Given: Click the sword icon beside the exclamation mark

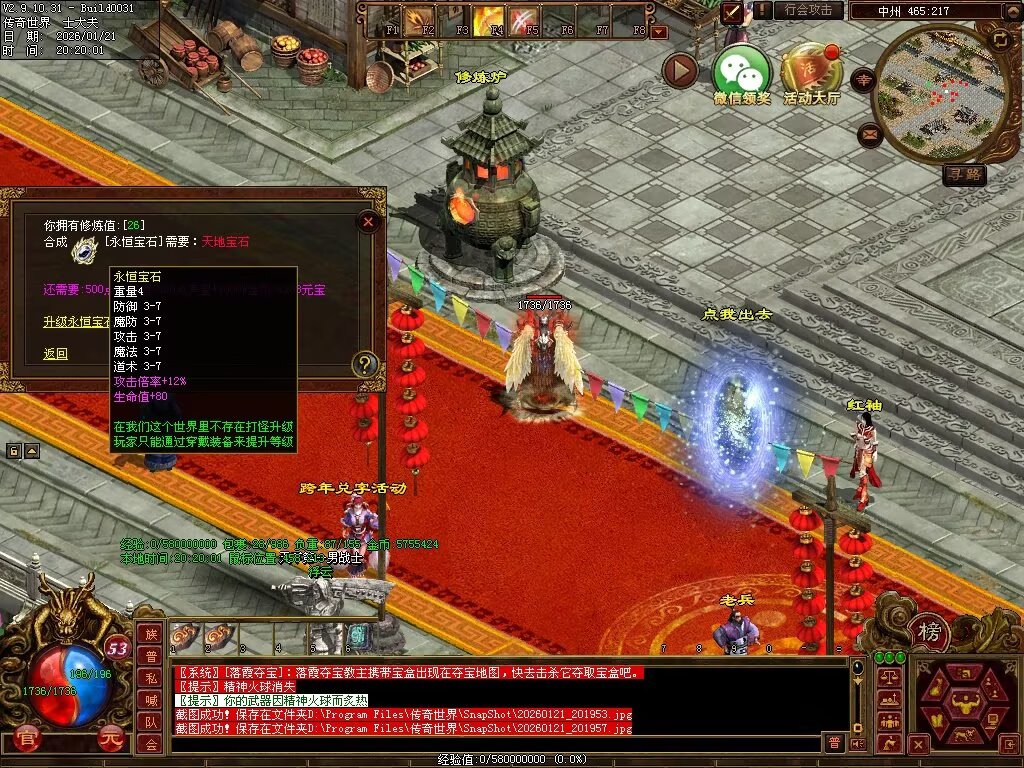Looking at the screenshot, I should [733, 11].
